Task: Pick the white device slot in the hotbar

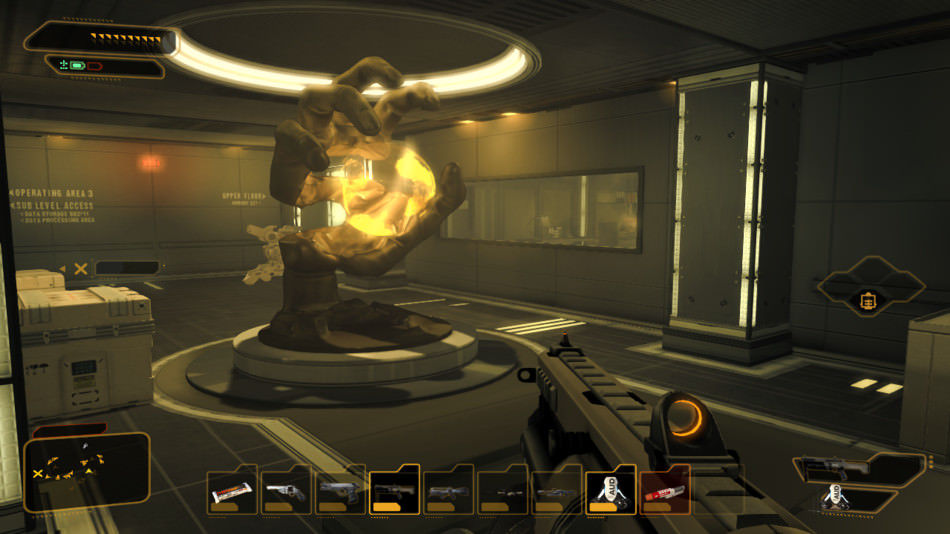Action: 610,491
